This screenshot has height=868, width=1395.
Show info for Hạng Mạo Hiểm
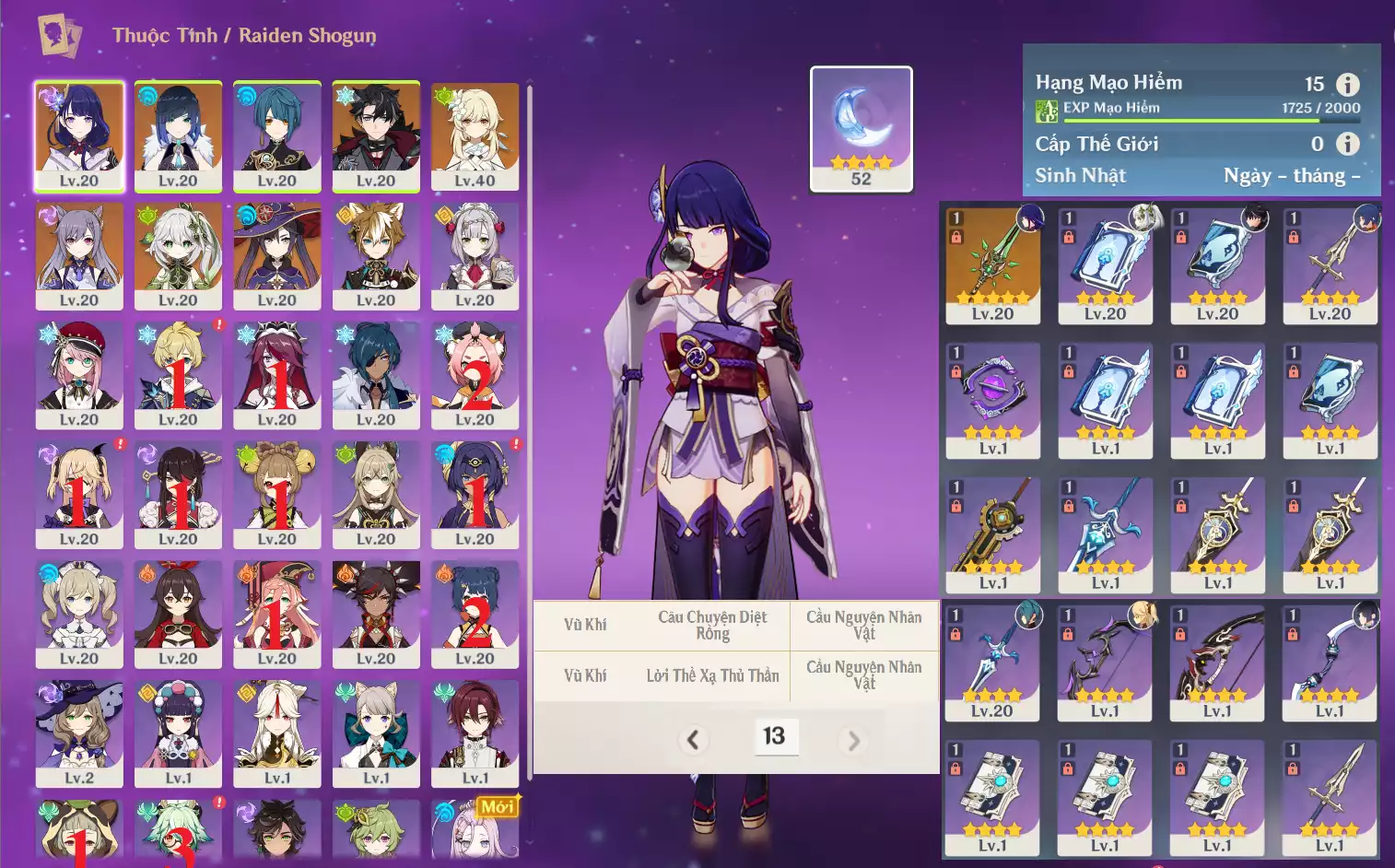click(1347, 85)
